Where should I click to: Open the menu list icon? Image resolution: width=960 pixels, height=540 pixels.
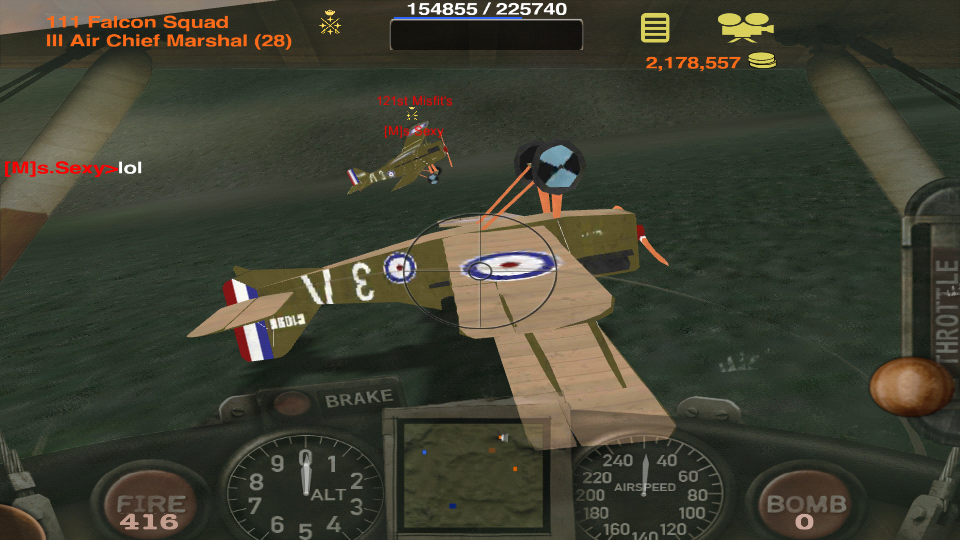pos(655,27)
